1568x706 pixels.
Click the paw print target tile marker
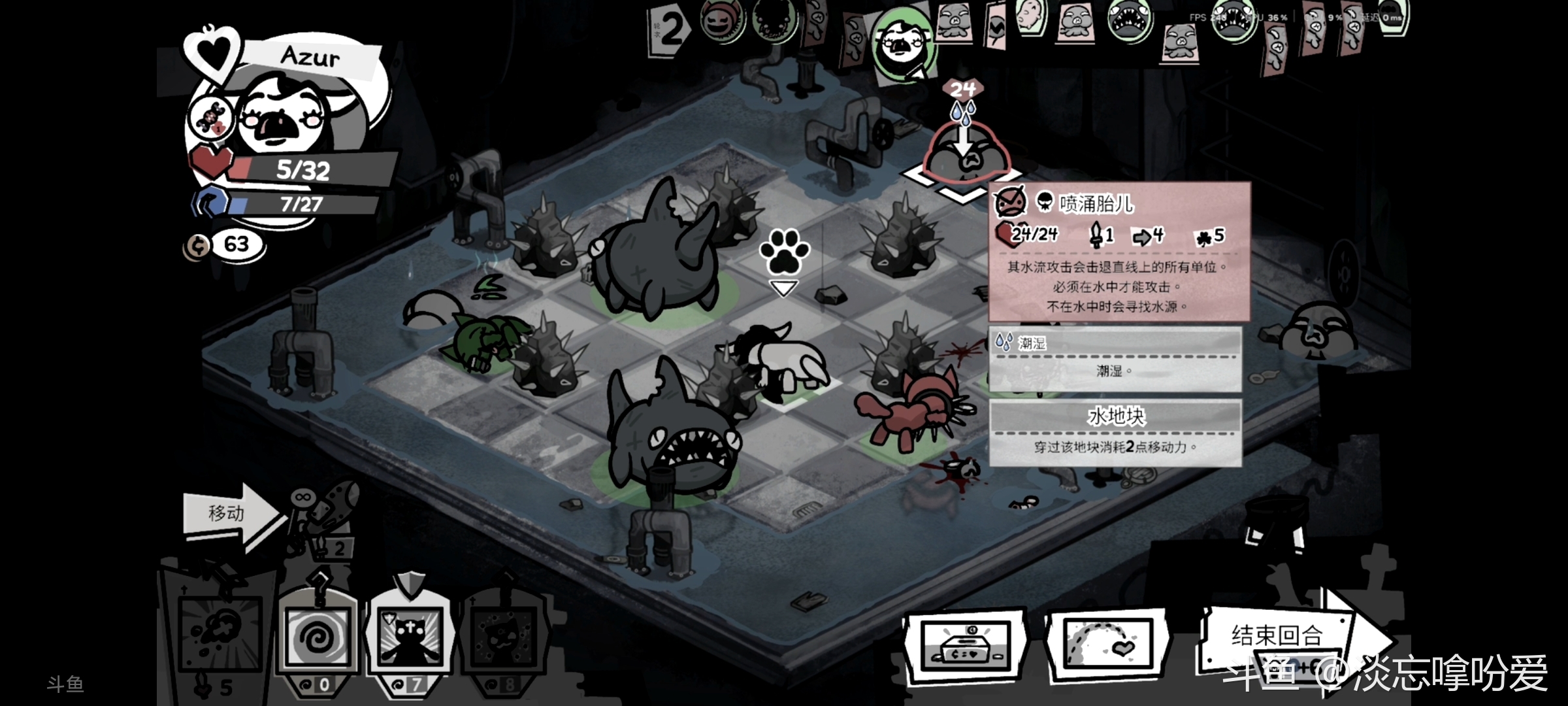(x=784, y=252)
